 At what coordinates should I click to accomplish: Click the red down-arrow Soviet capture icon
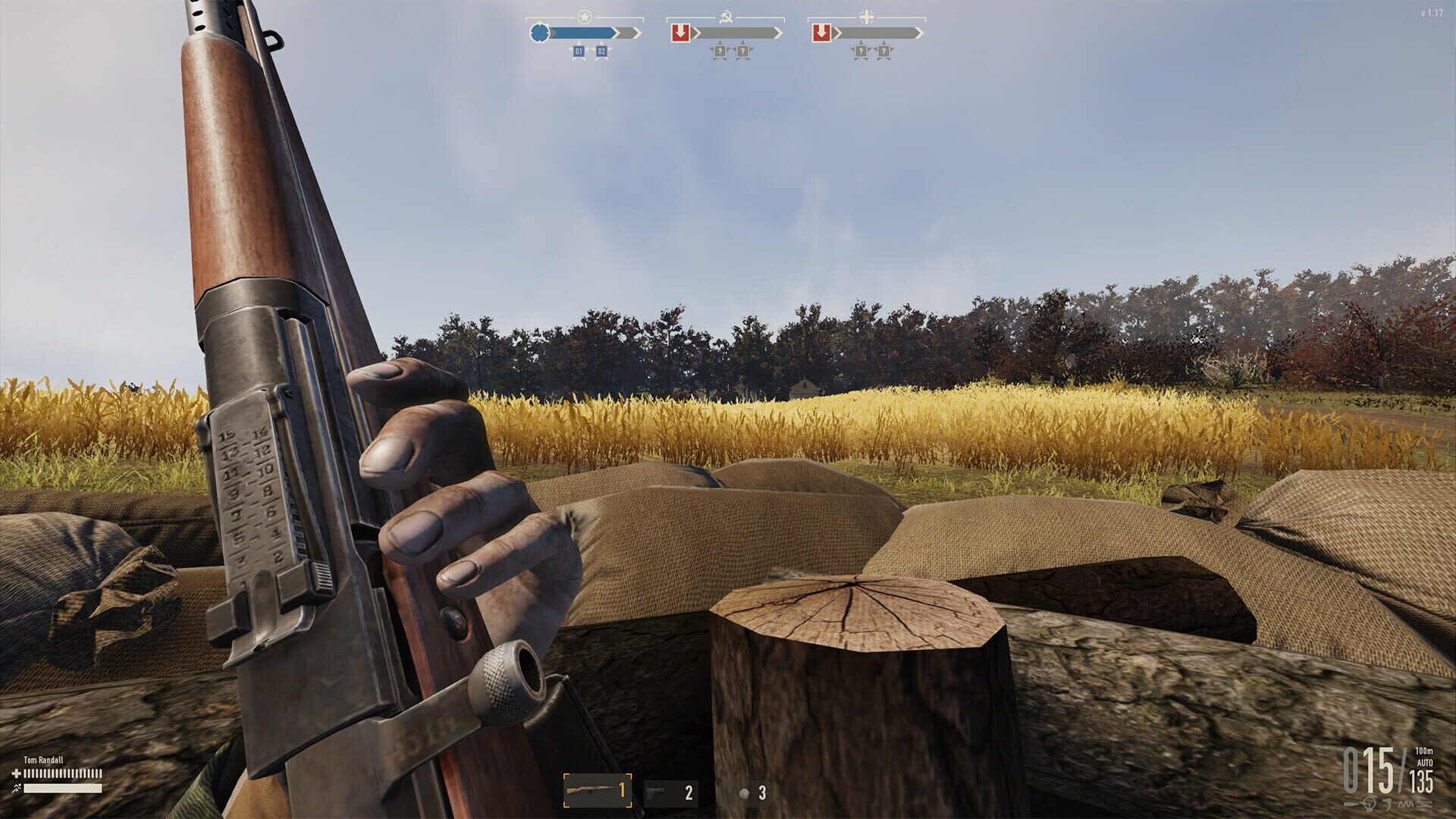pyautogui.click(x=681, y=33)
